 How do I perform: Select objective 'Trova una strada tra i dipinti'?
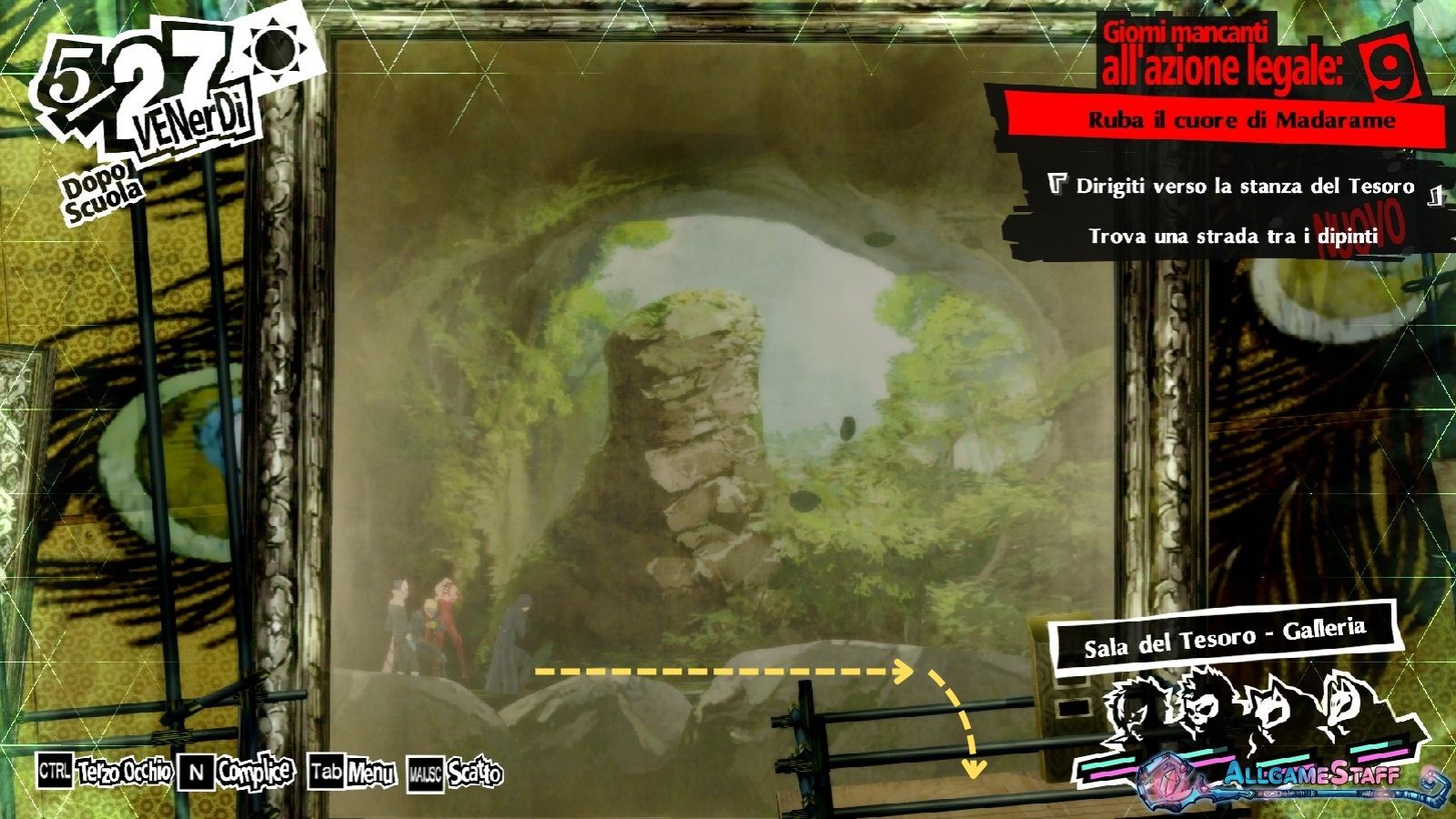click(1233, 237)
